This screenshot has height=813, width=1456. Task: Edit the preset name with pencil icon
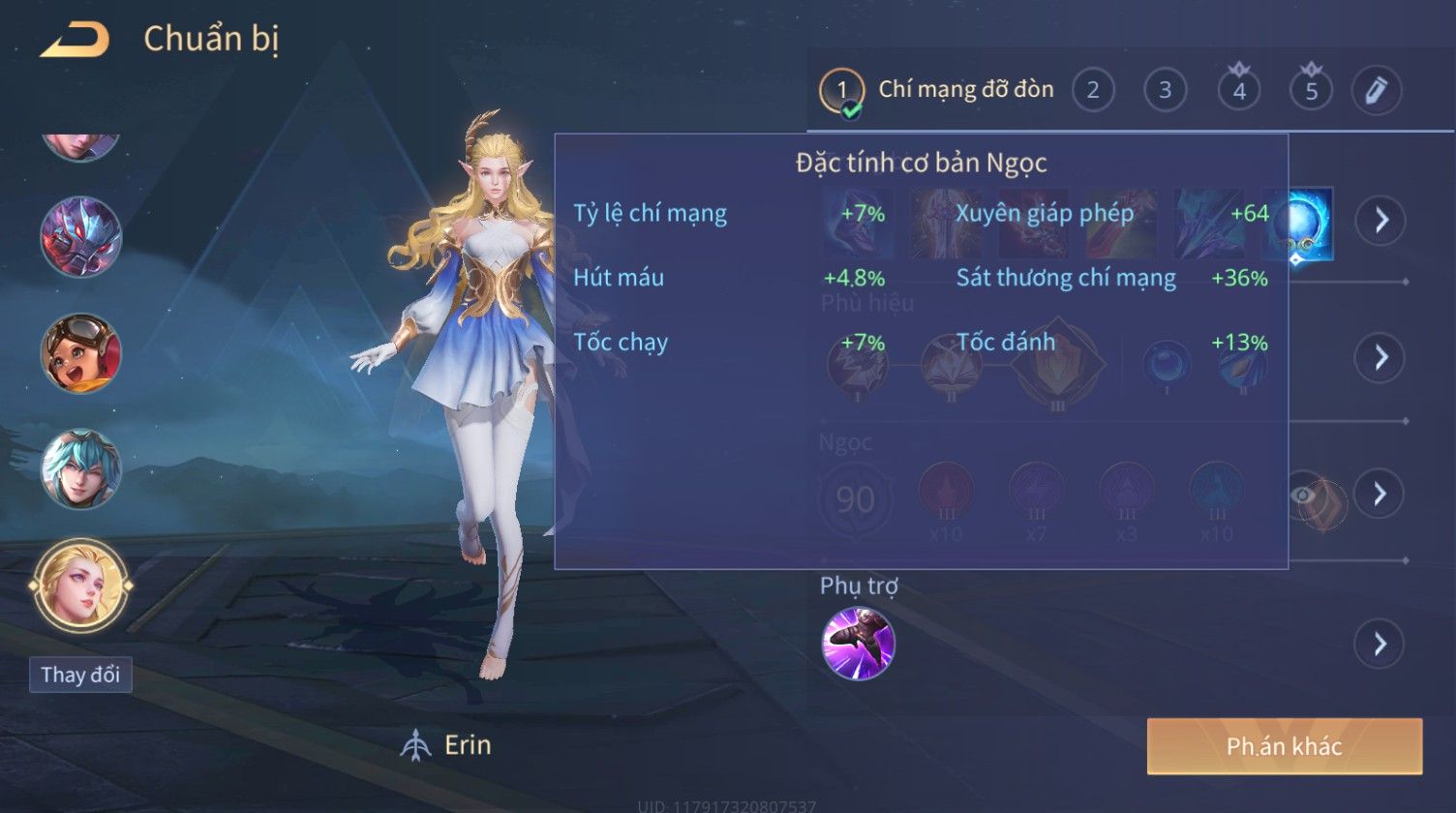coord(1376,91)
